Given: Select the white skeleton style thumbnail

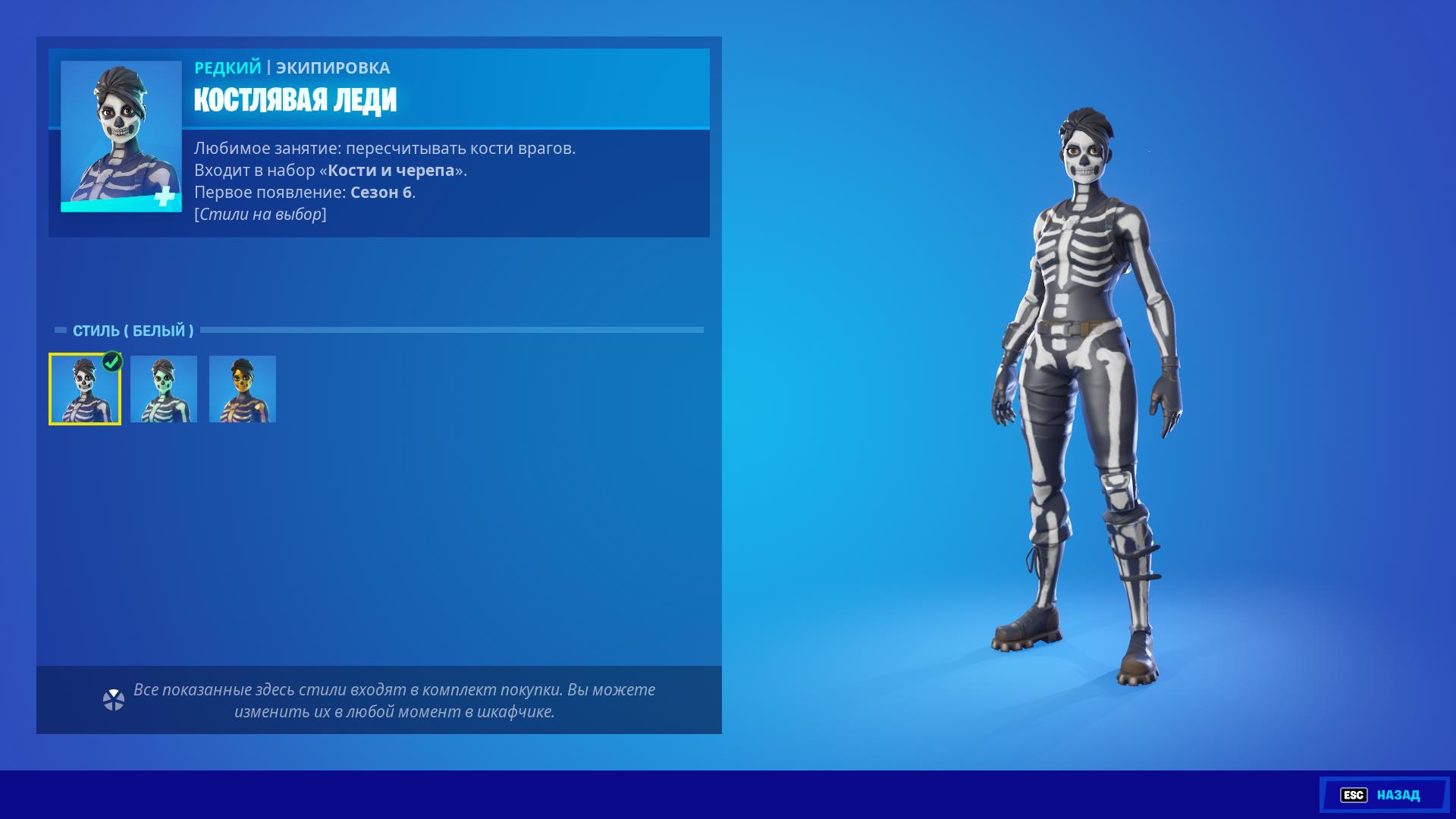Looking at the screenshot, I should pyautogui.click(x=85, y=389).
